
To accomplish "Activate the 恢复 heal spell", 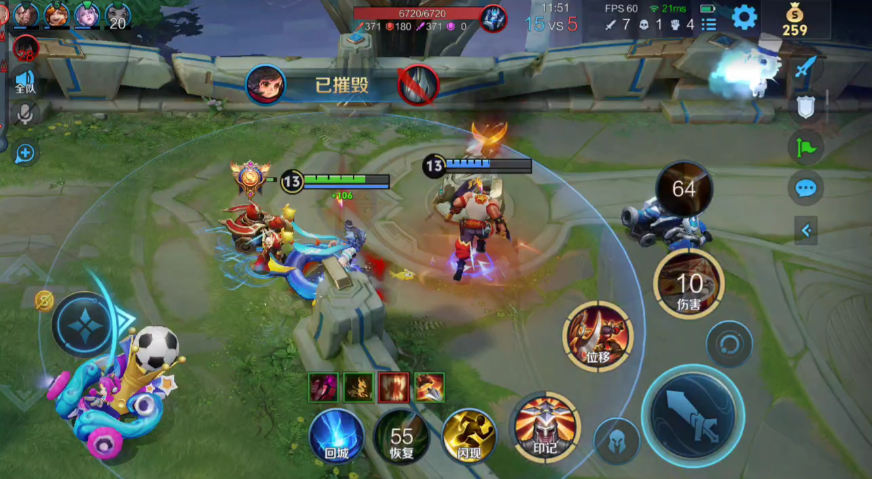I will (401, 436).
